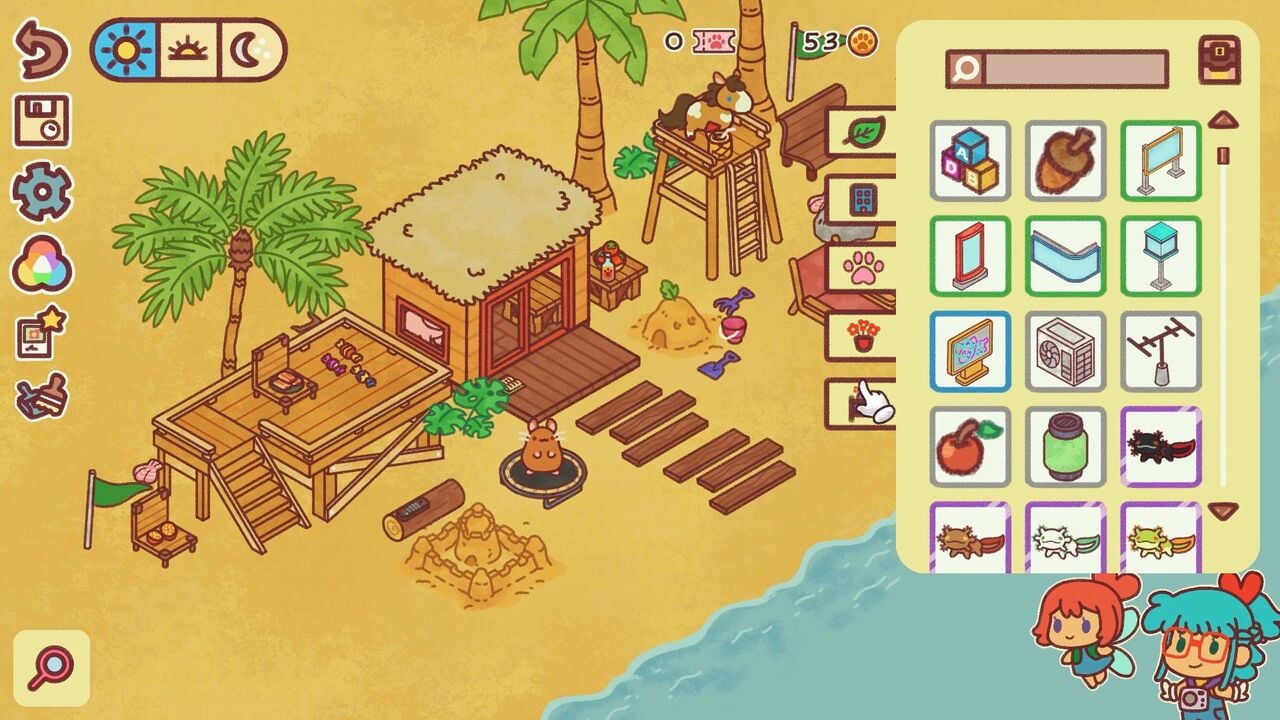
Task: Click the undo back arrow
Action: pos(41,49)
